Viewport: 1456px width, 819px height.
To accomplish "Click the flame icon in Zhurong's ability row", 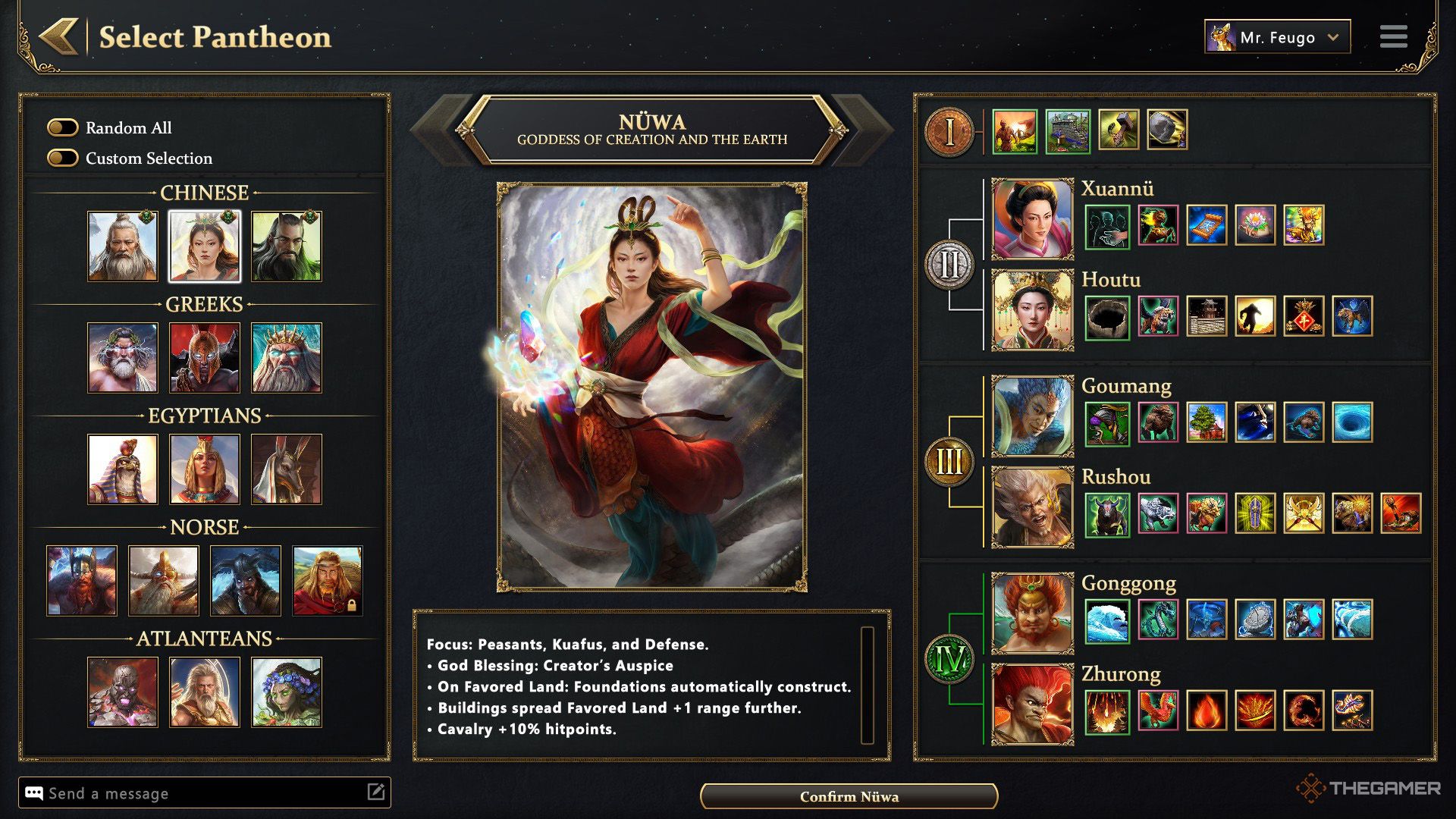I will pyautogui.click(x=1206, y=713).
